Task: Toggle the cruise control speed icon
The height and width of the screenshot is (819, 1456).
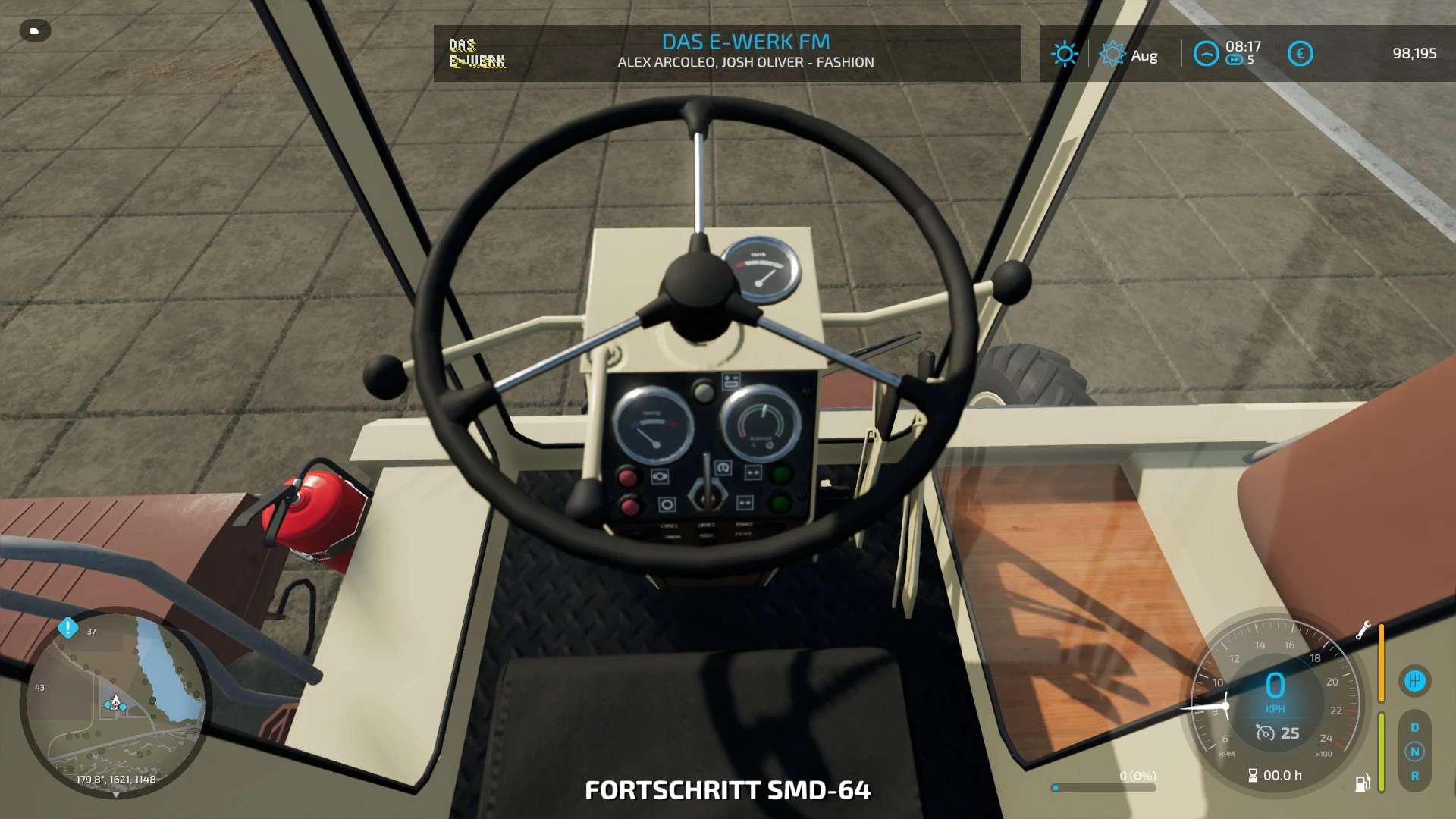Action: click(1265, 733)
